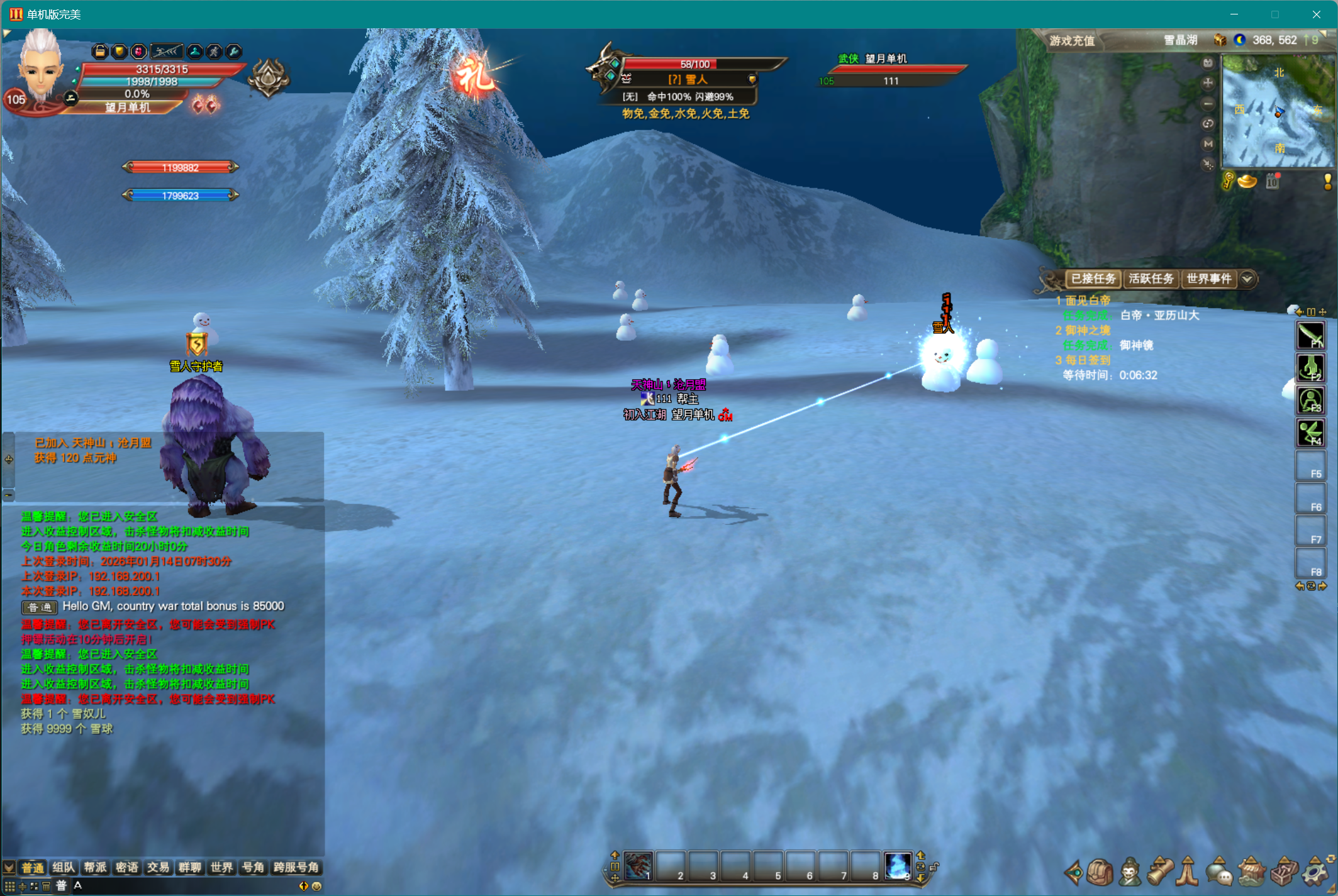This screenshot has height=896, width=1338.
Task: Switch to the 活跃任务 quest tab
Action: tap(1151, 279)
